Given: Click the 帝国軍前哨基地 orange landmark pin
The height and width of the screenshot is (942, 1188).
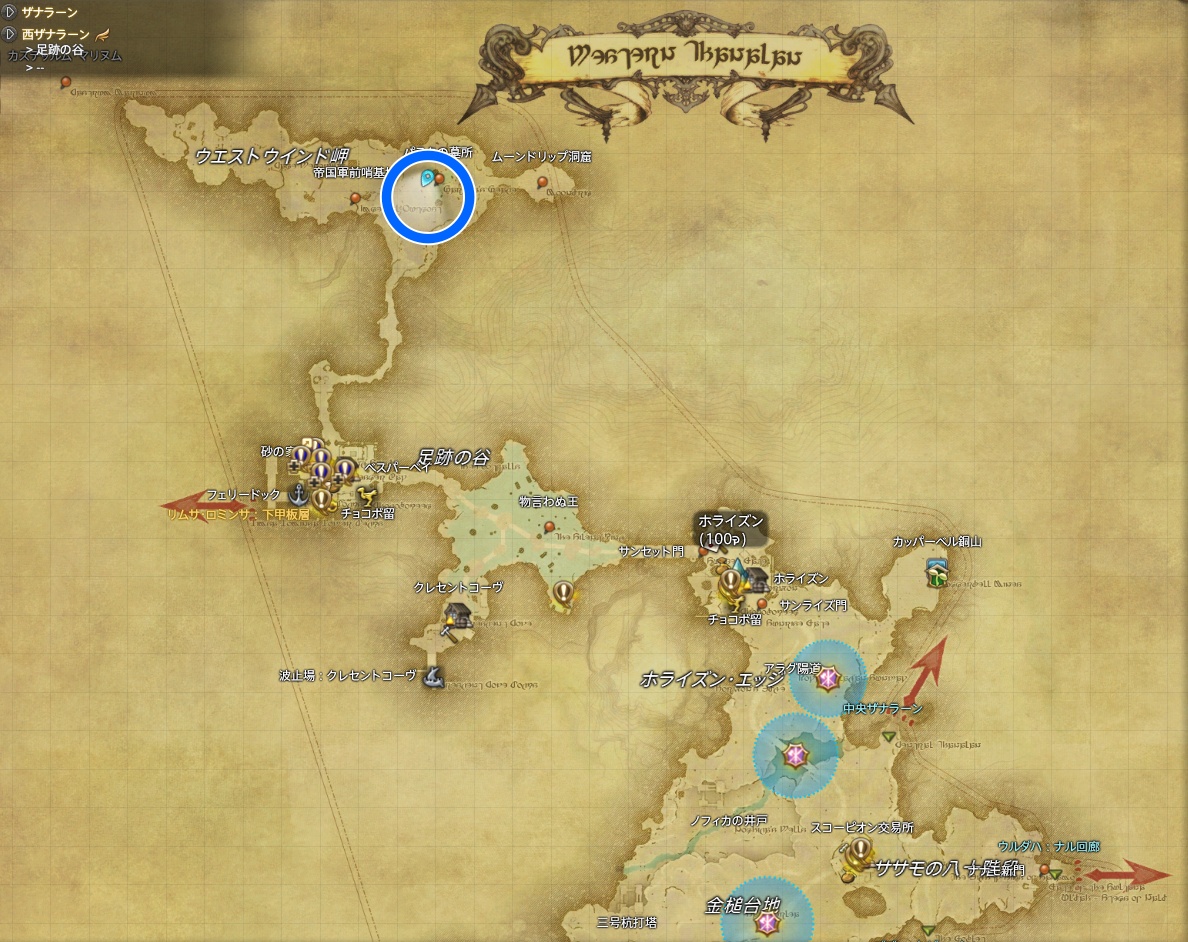Looking at the screenshot, I should click(x=355, y=198).
